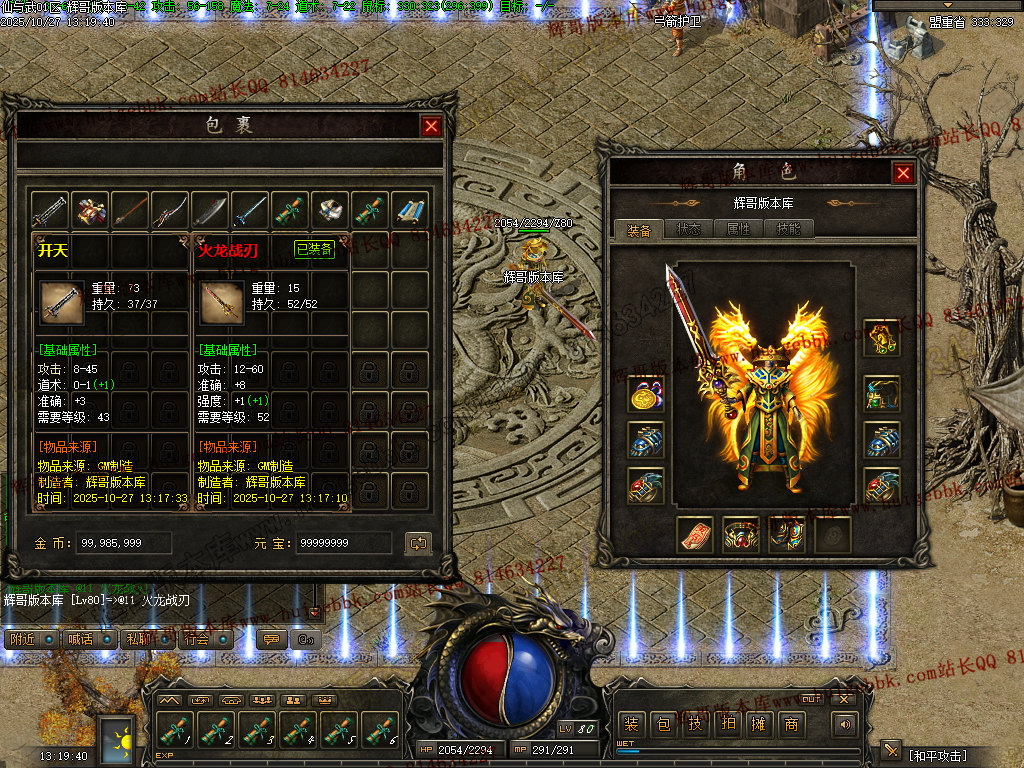Image resolution: width=1024 pixels, height=768 pixels.
Task: Close the 角色 character window
Action: point(903,173)
